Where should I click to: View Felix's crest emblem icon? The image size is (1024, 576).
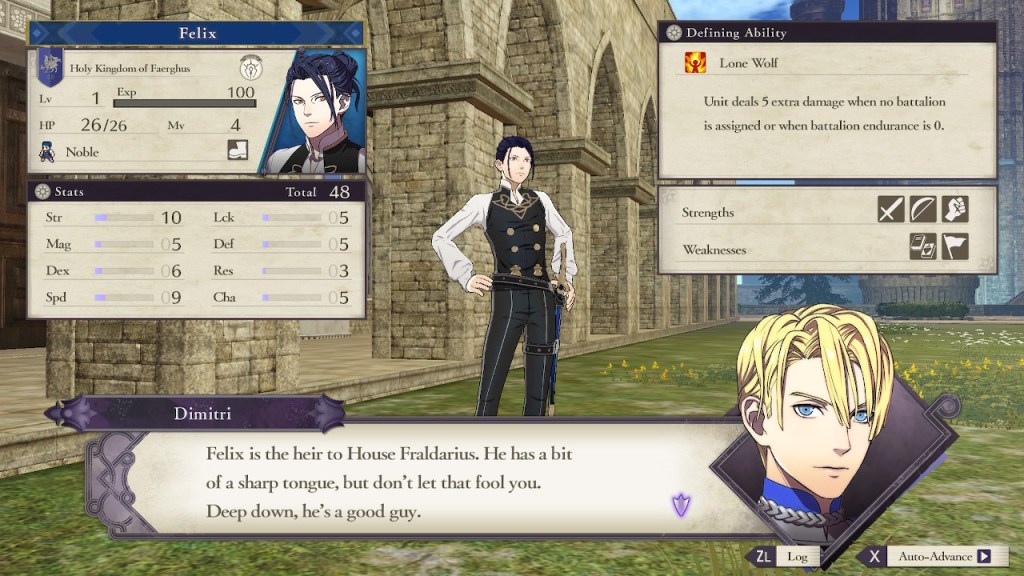pos(249,68)
